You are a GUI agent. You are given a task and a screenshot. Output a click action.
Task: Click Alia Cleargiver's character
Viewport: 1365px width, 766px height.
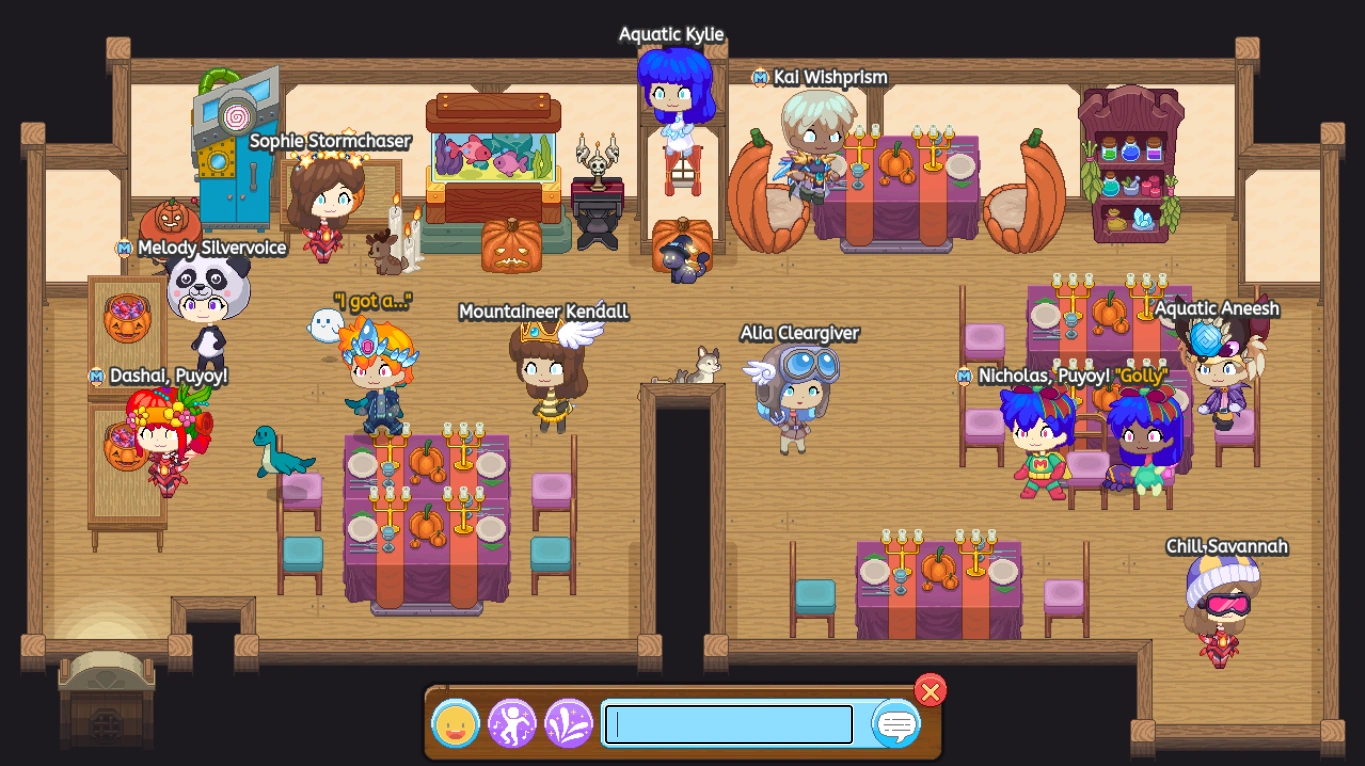(796, 395)
